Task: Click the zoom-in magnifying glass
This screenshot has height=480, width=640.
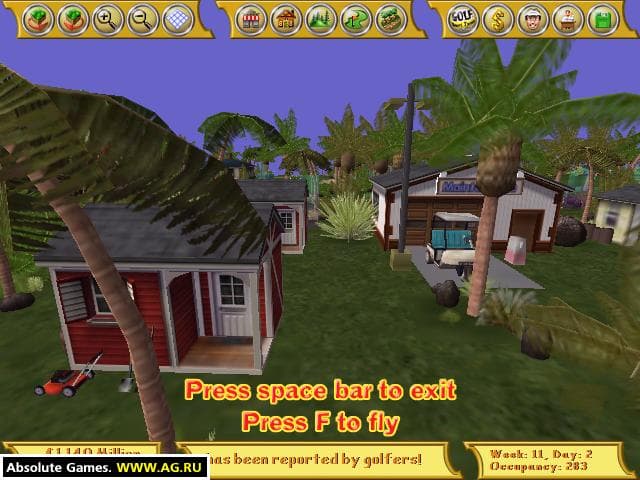Action: [x=108, y=19]
